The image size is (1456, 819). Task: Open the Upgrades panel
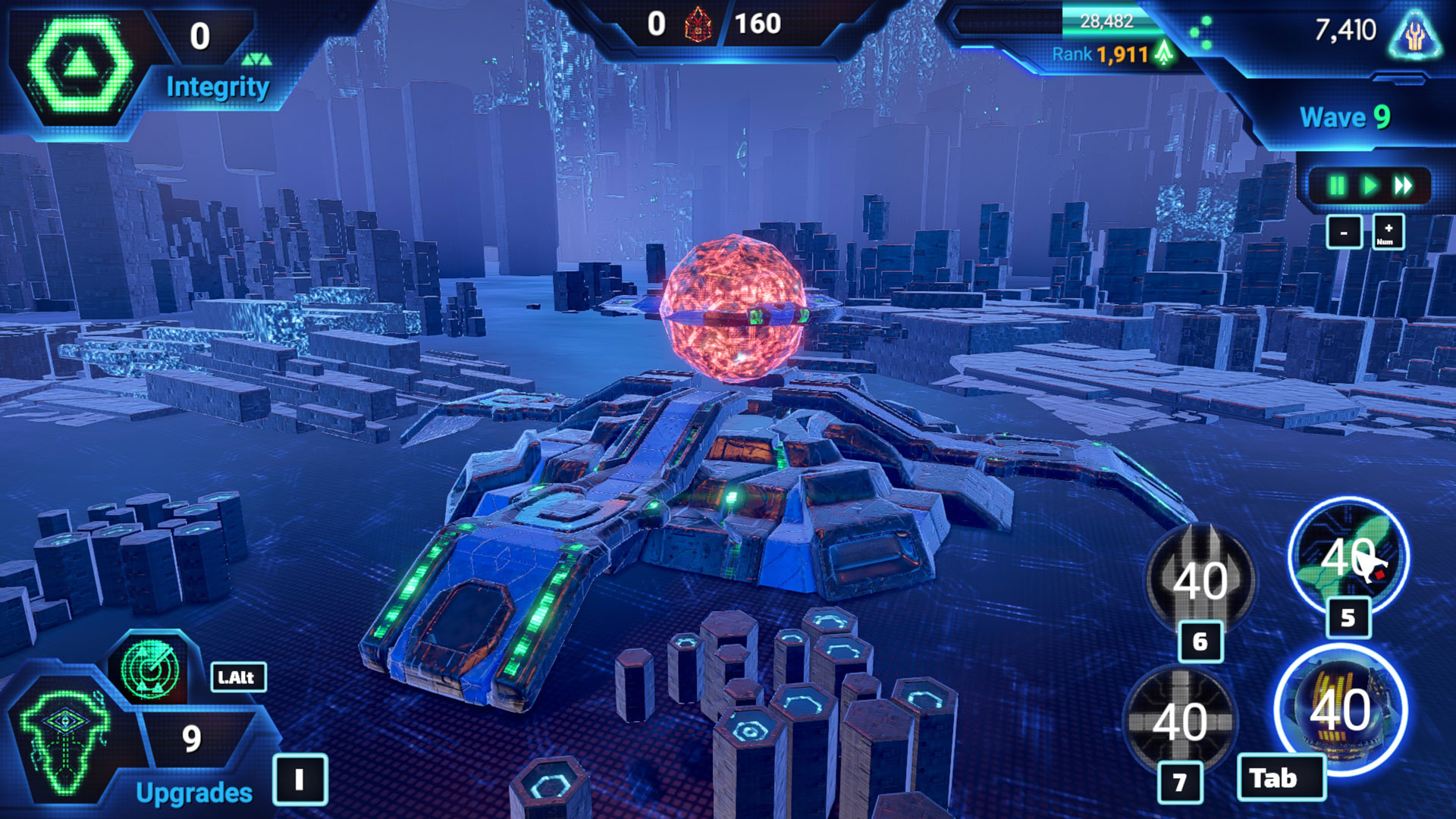(194, 792)
